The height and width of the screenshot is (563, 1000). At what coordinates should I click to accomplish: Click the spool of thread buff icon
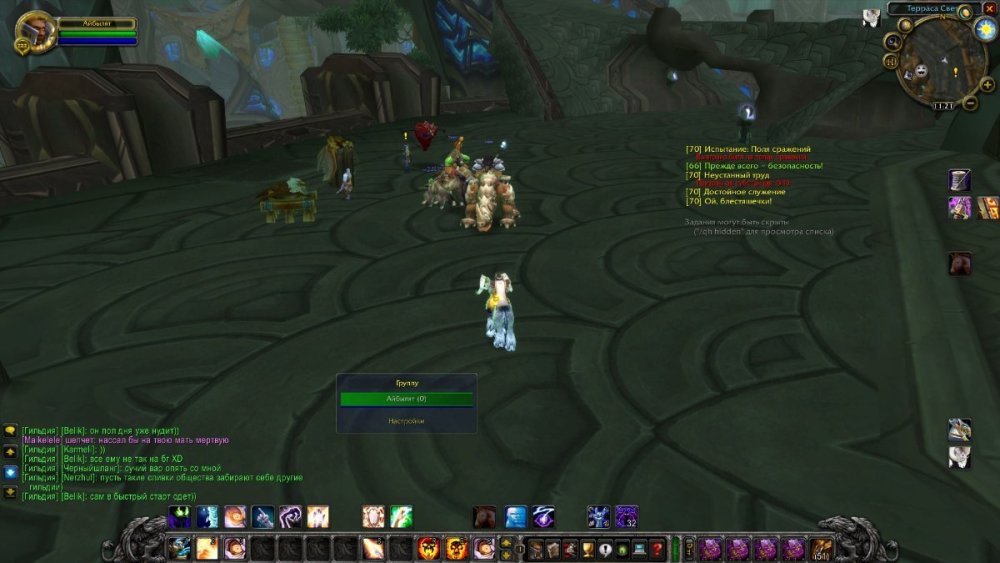click(960, 180)
